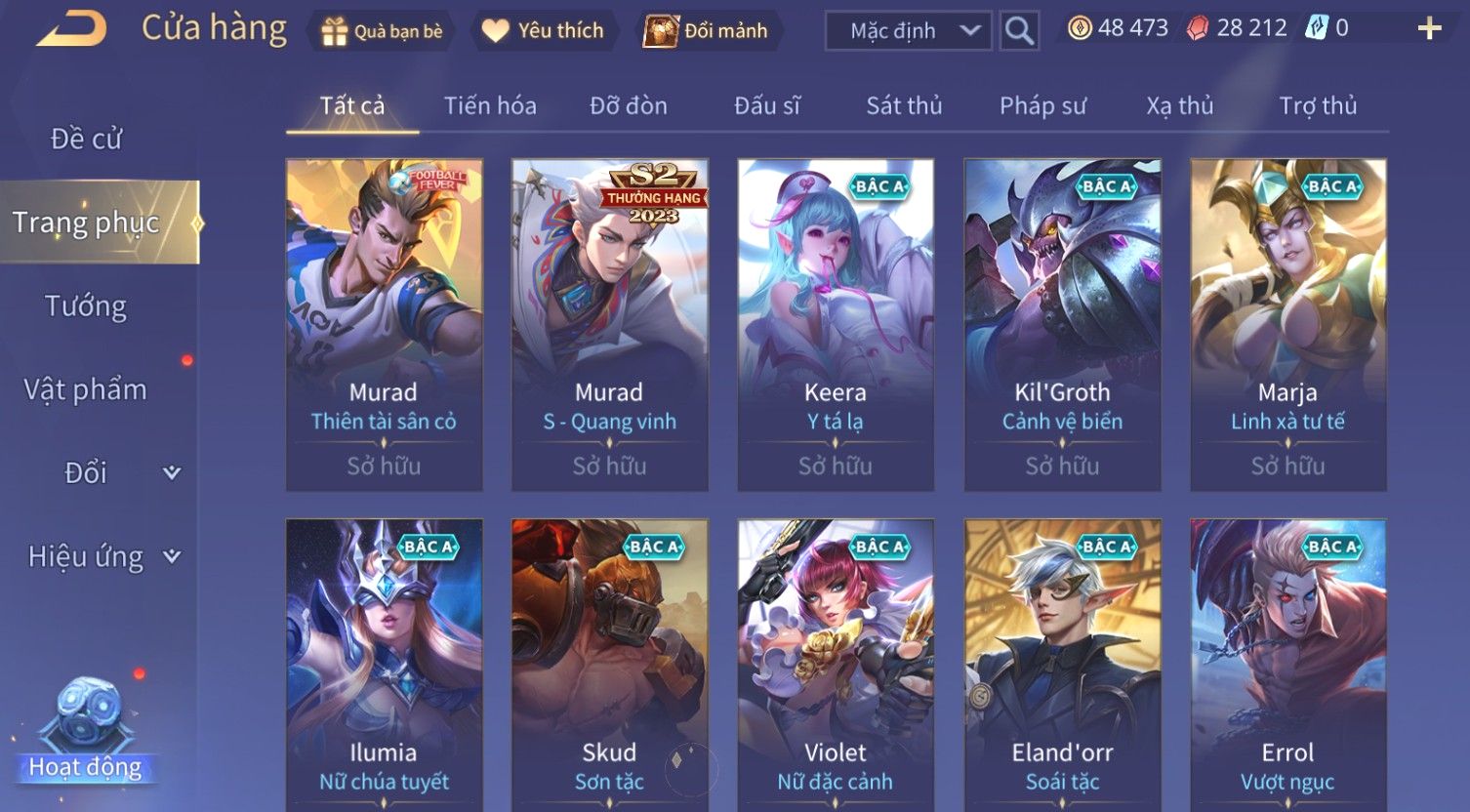Open the Vật phẩm items section
1470x812 pixels.
(86, 389)
